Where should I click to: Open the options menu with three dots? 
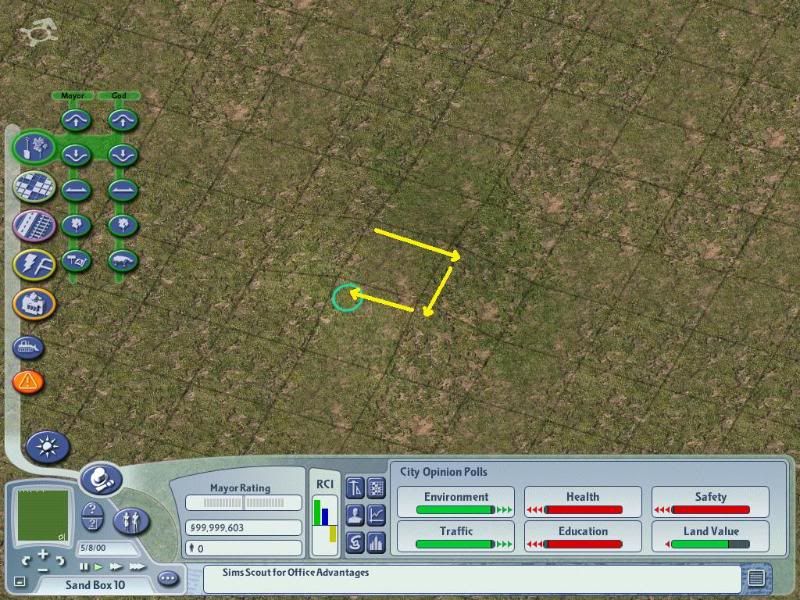(167, 578)
